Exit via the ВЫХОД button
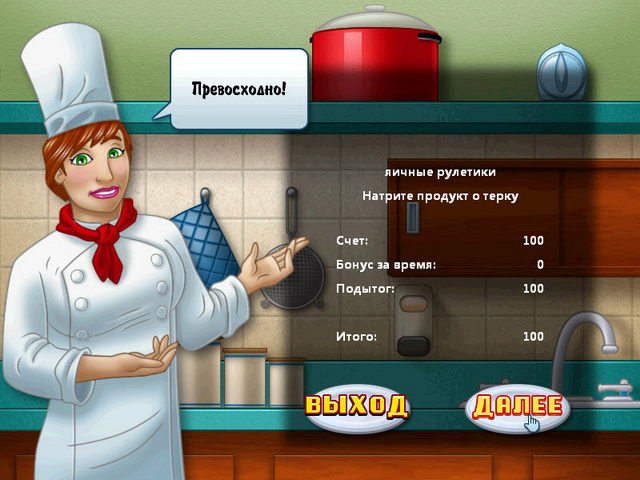 (357, 406)
